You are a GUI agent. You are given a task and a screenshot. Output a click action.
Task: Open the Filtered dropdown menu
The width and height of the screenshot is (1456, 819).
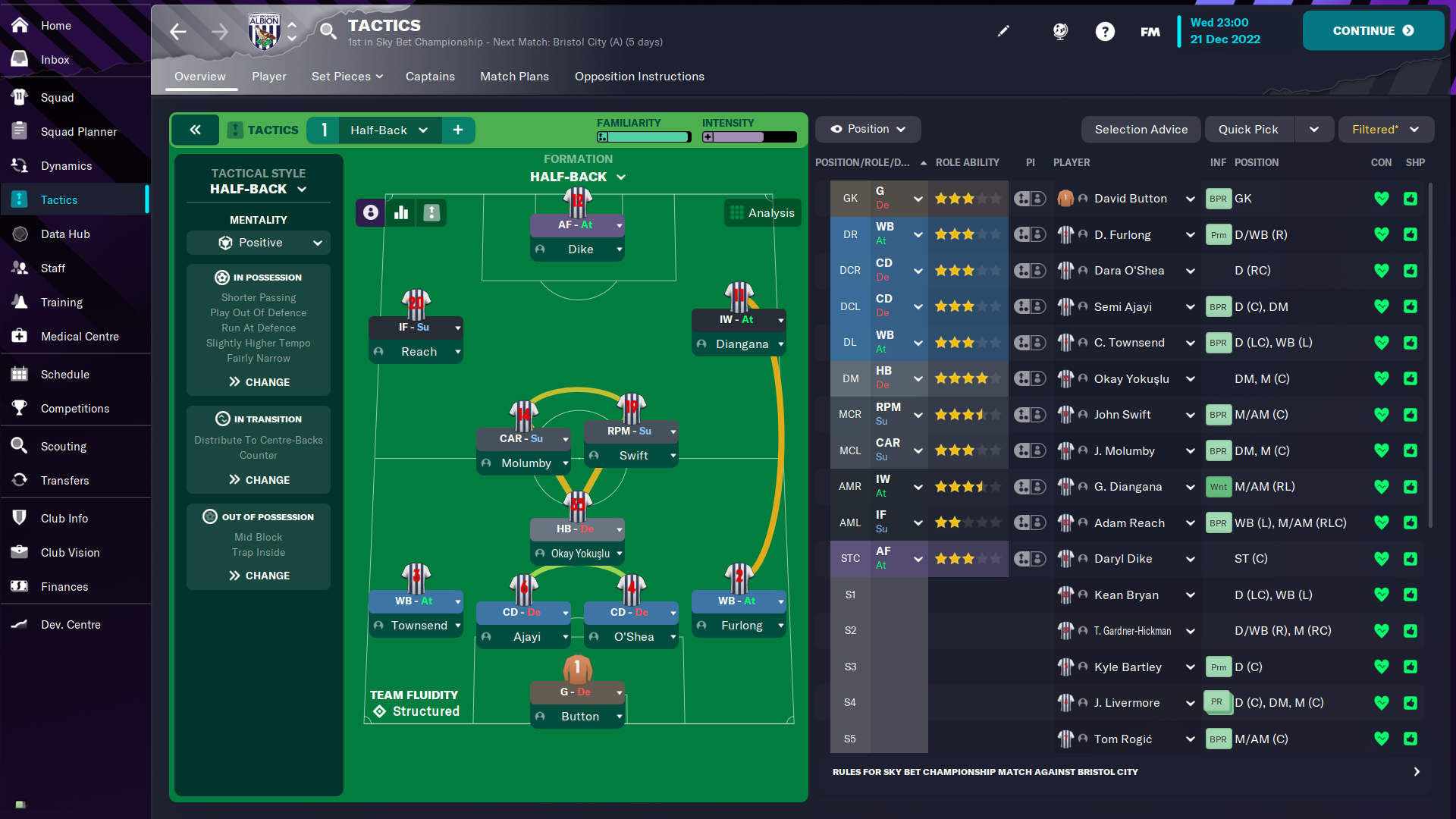1385,129
